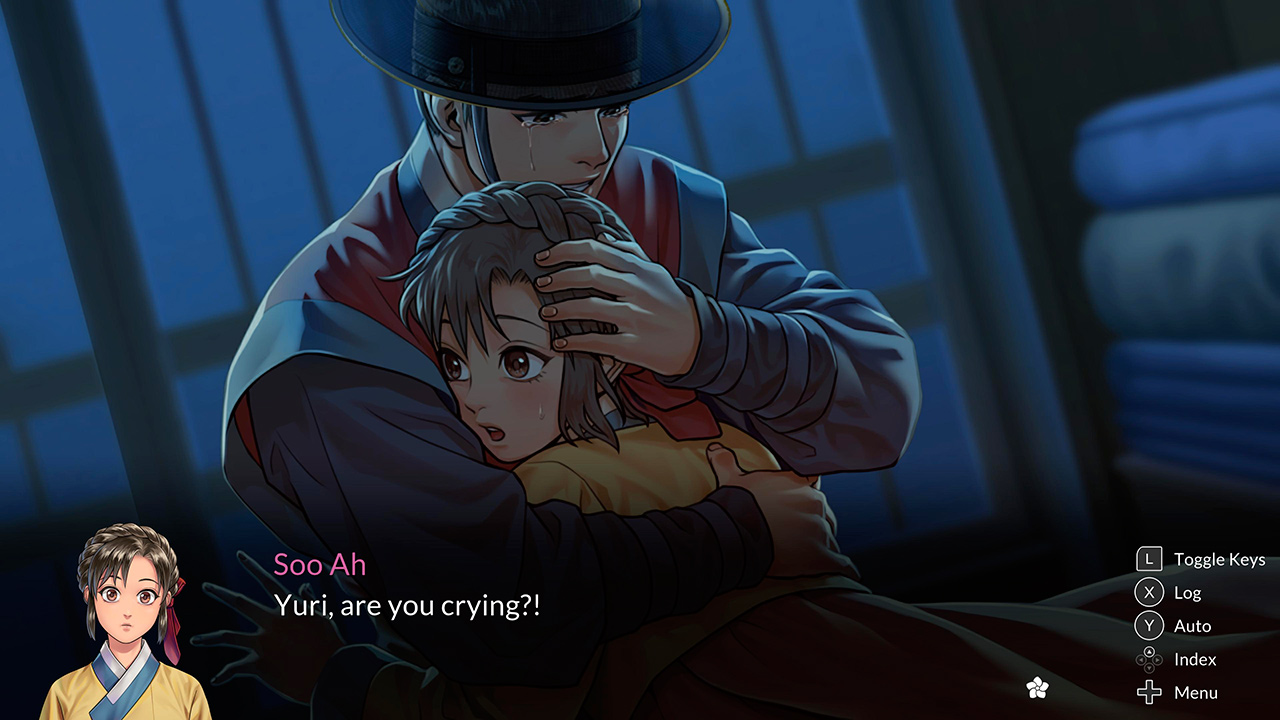Click the up arrow on the D-pad icon

click(1151, 653)
